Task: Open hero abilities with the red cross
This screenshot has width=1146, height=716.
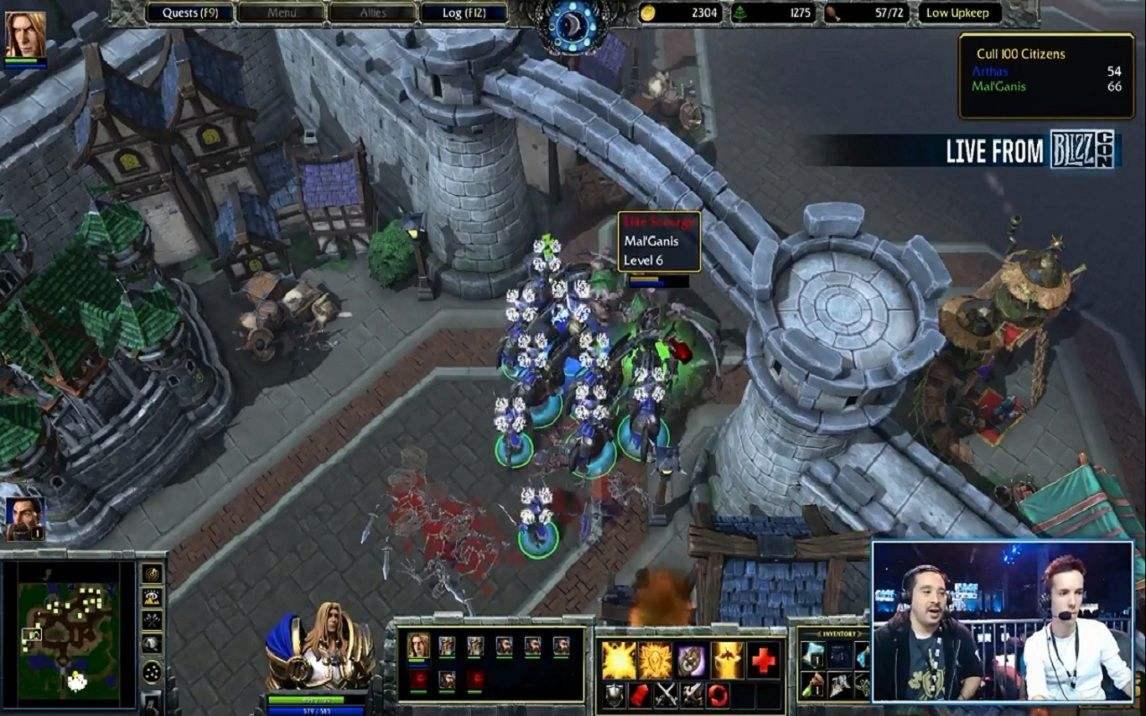Action: 764,660
